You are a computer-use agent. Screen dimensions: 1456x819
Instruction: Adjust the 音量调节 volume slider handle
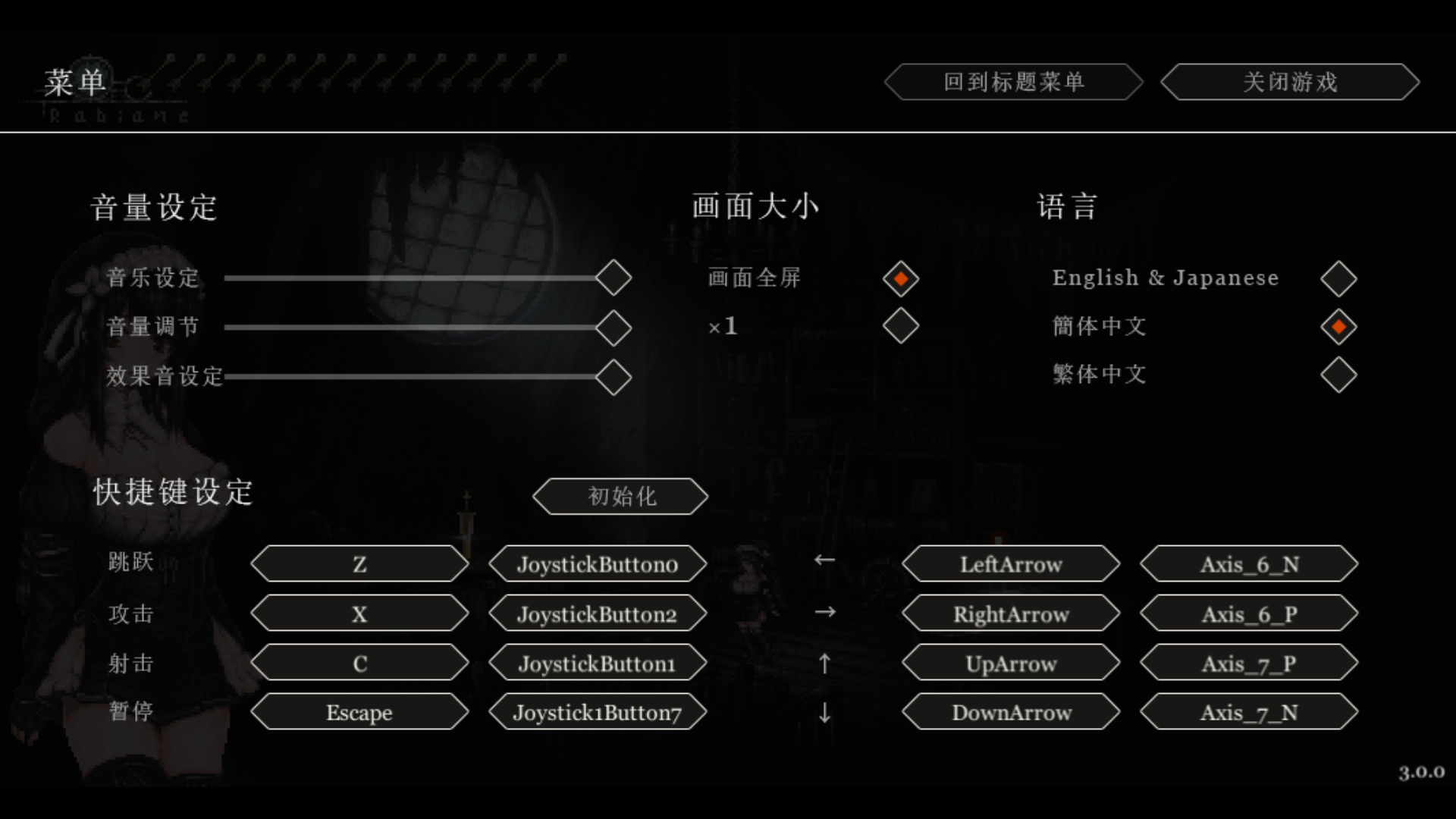pyautogui.click(x=613, y=328)
